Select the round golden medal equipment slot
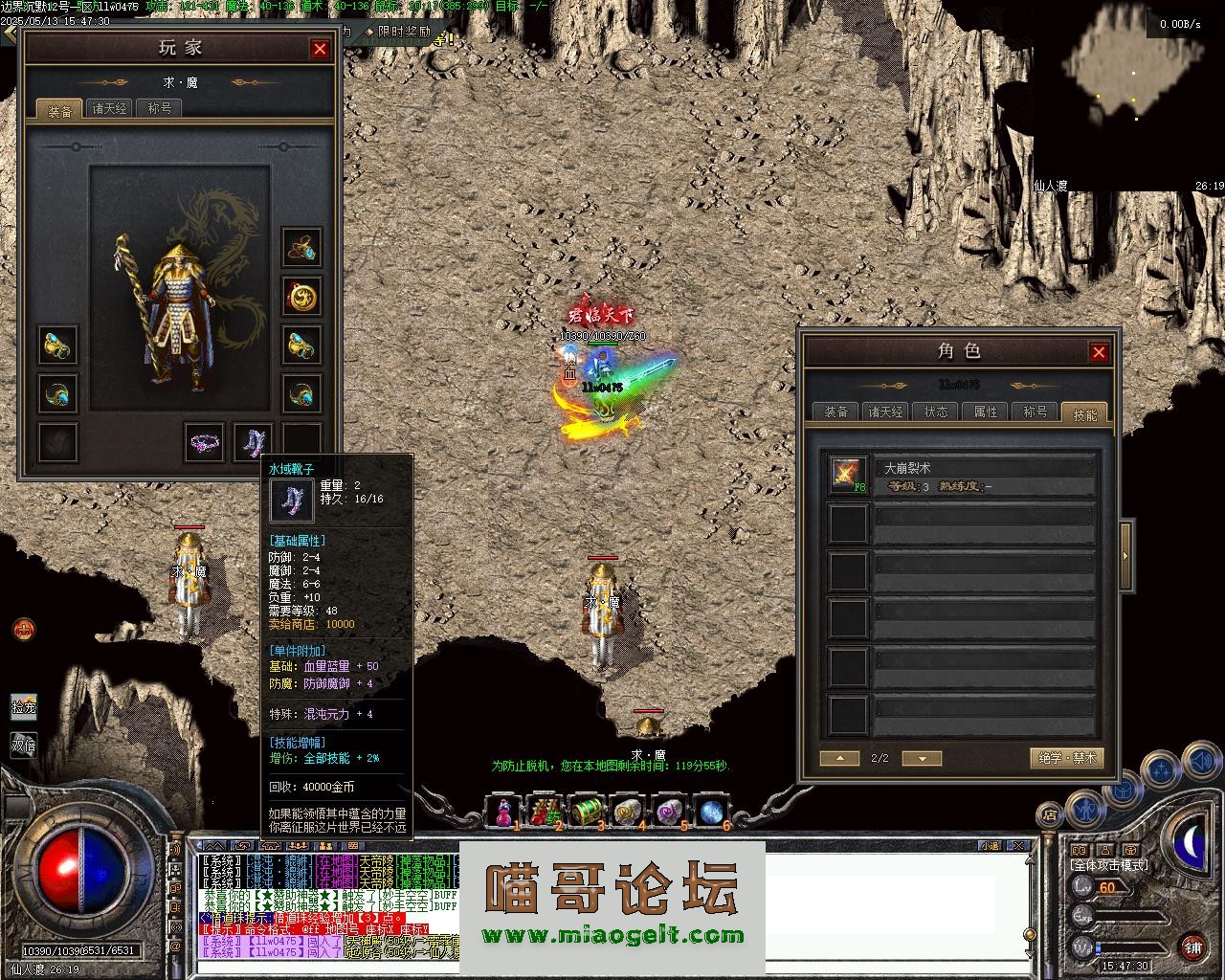Screen dimensions: 1225x980 point(301,297)
